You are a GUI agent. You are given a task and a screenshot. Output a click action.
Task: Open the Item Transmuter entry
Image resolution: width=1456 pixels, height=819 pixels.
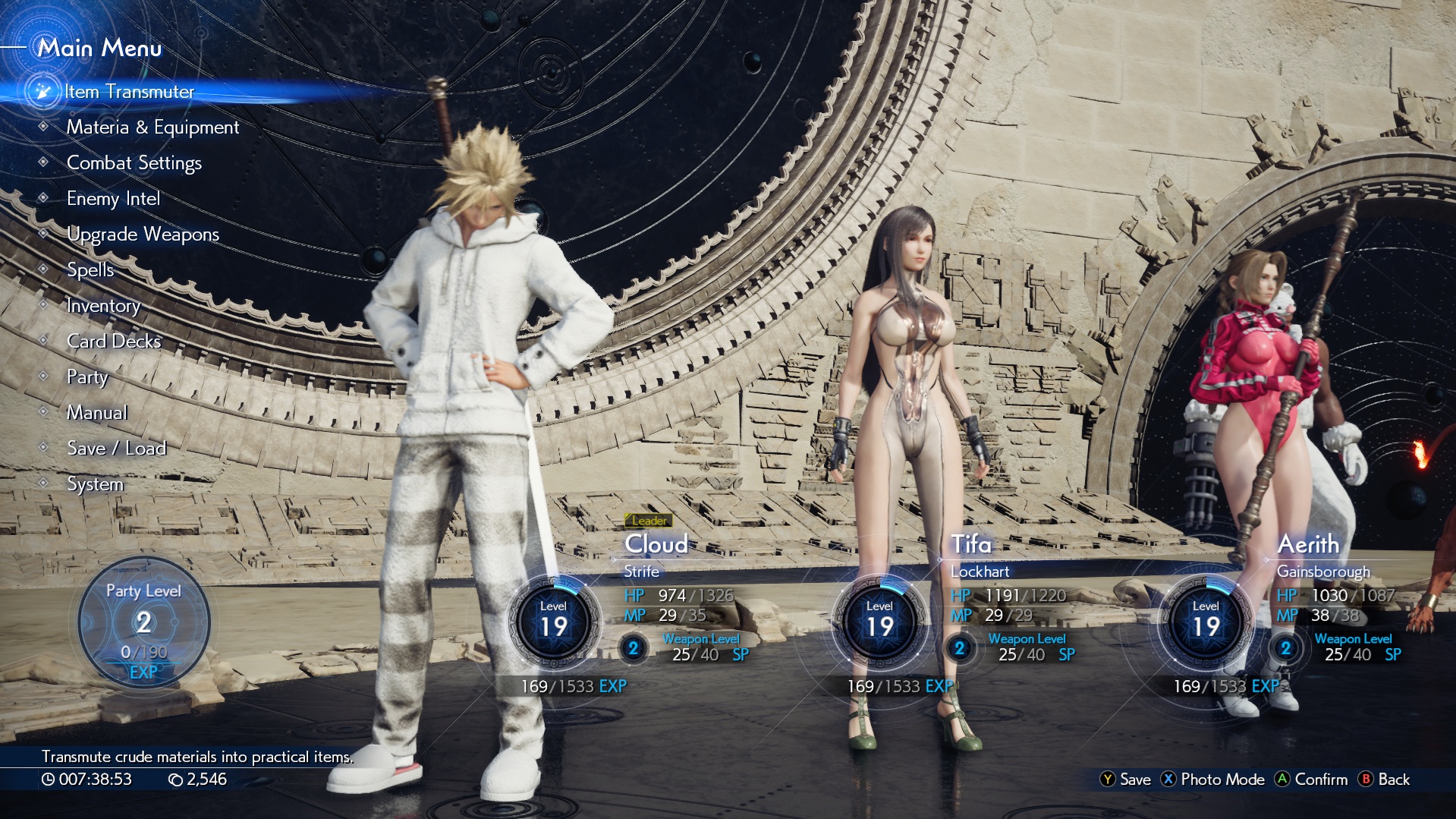[x=129, y=92]
